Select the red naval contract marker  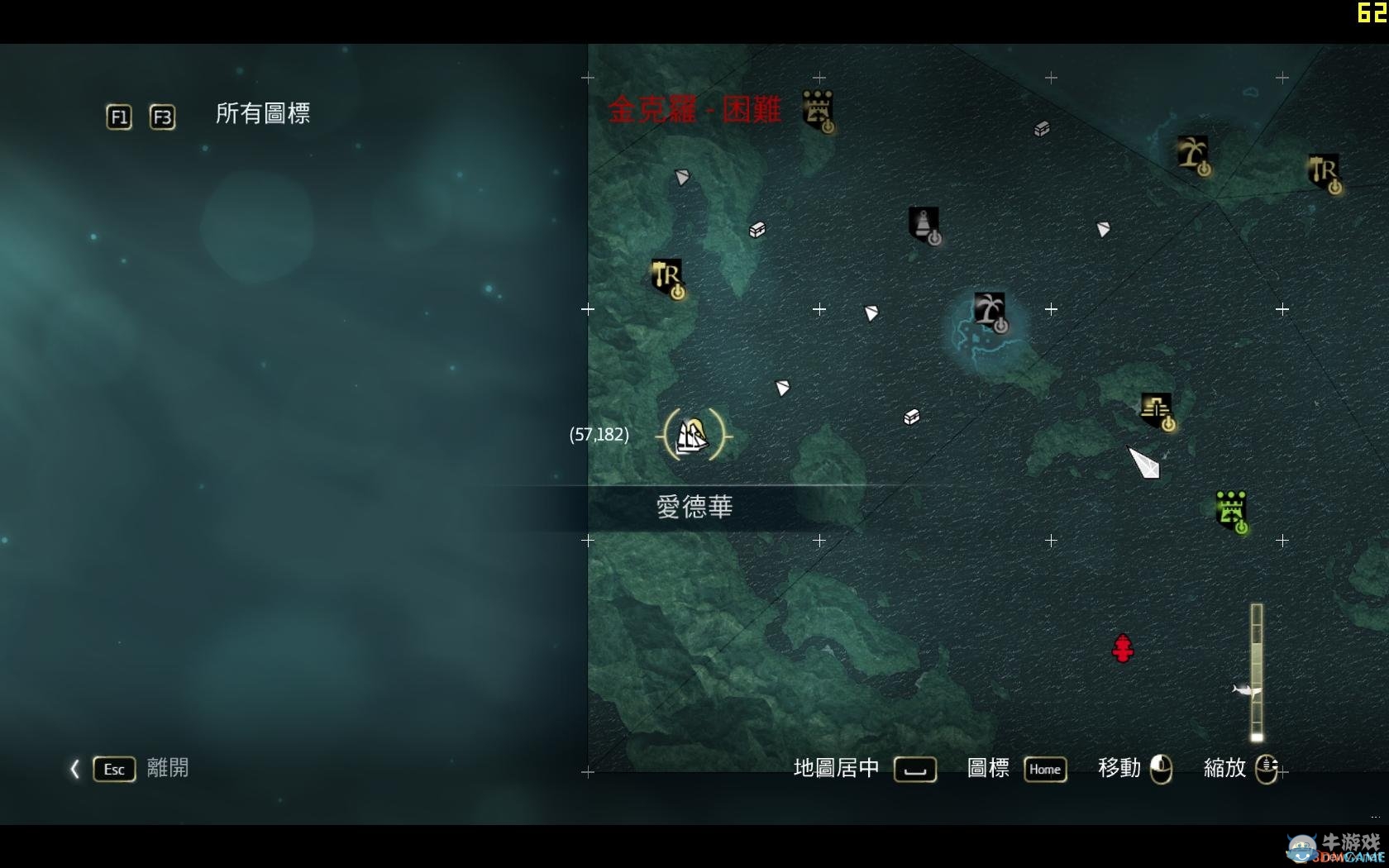coord(1123,649)
